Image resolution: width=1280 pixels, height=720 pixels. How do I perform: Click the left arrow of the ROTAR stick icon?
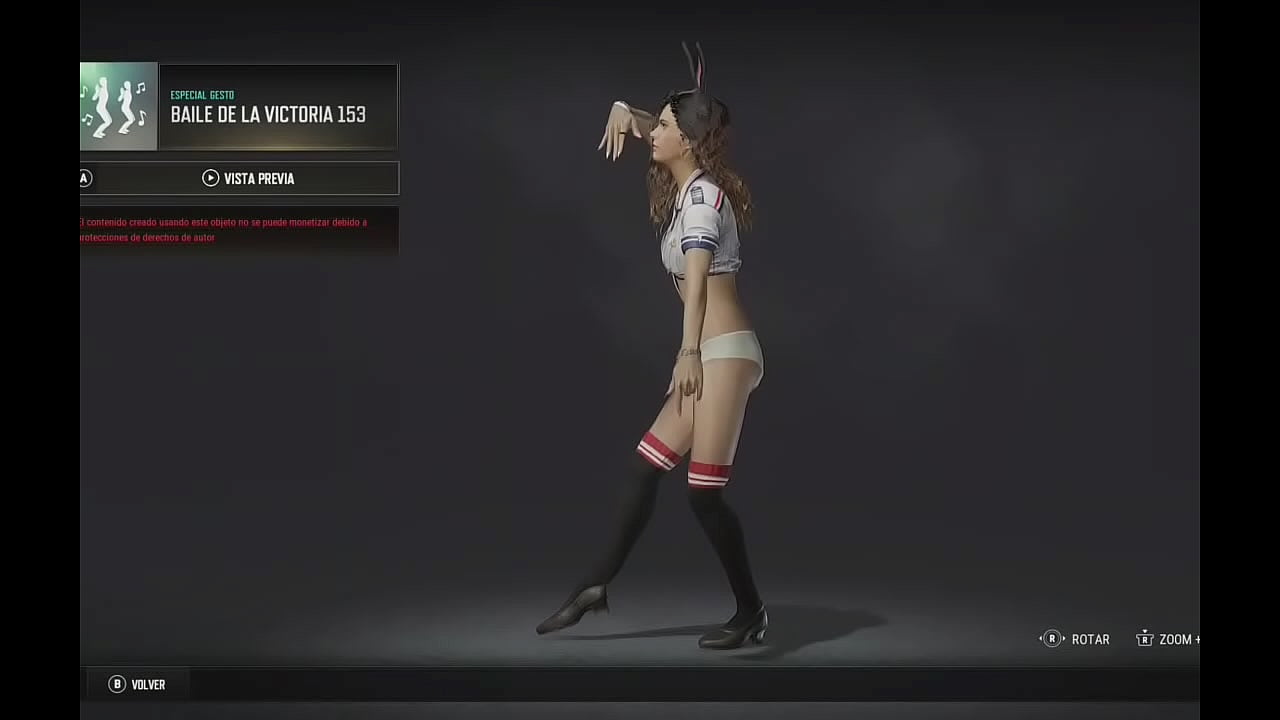tap(1039, 638)
